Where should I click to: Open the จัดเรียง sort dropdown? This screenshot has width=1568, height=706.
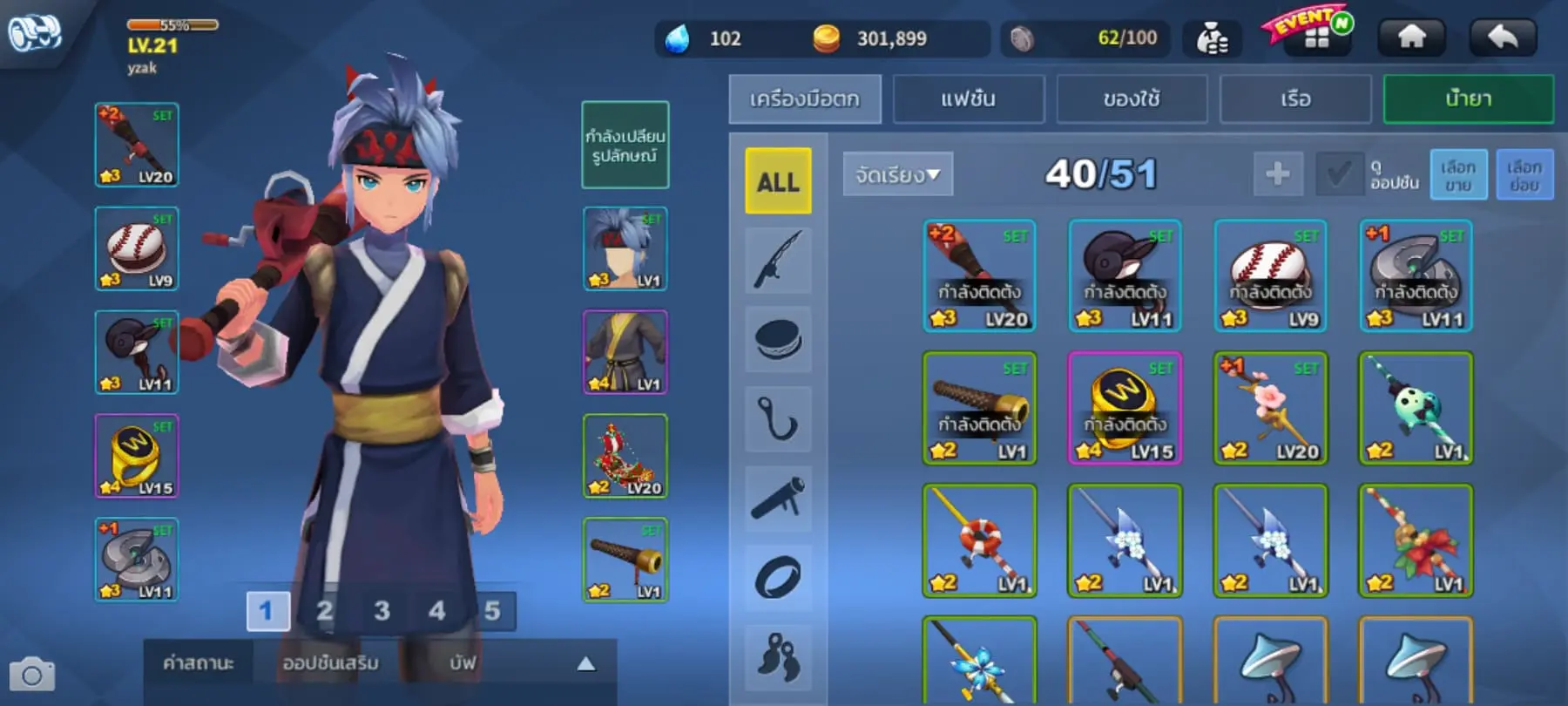(x=897, y=174)
